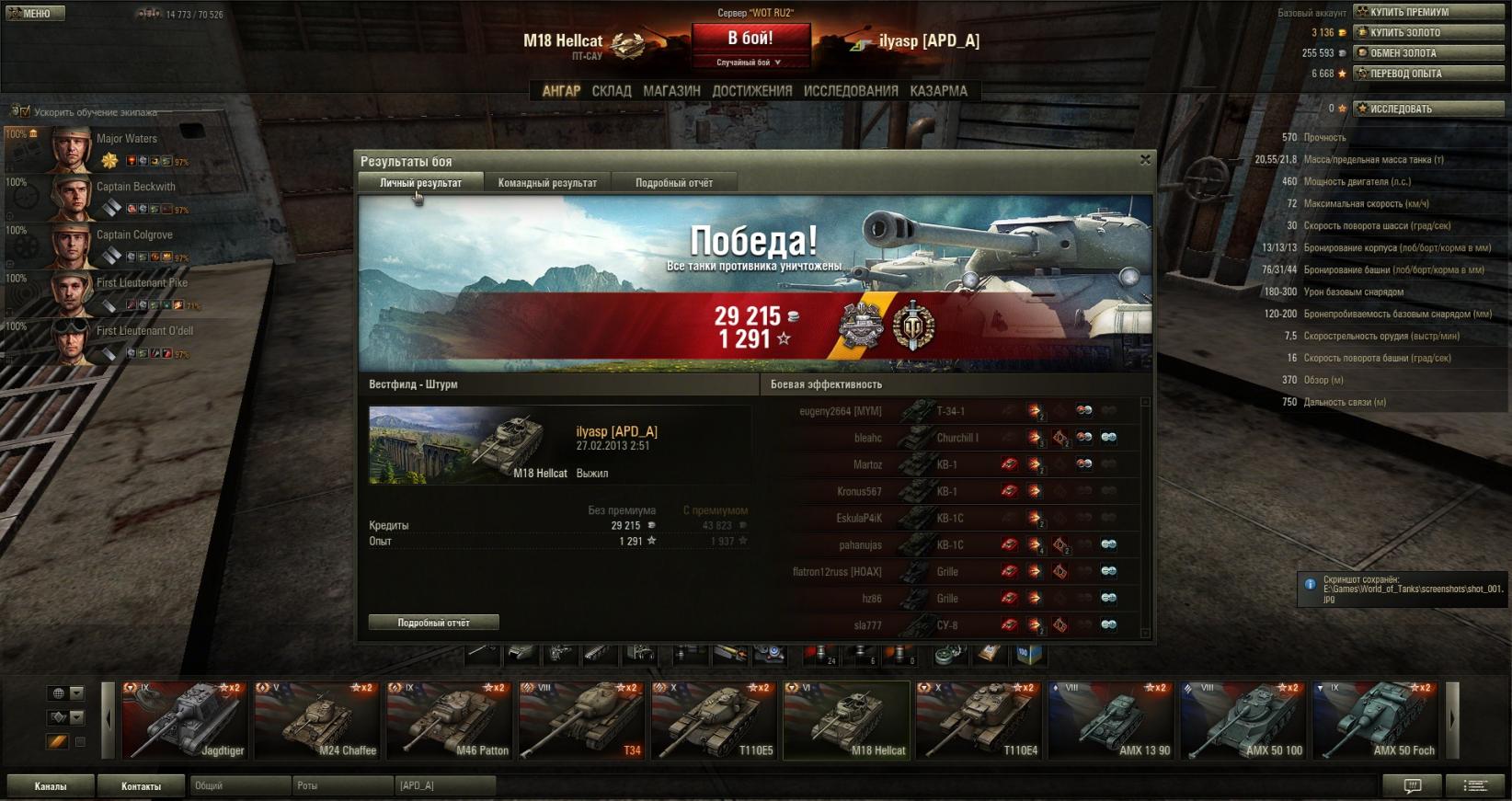Open the ИССЛЕДОВАНИЯ section
This screenshot has height=801, width=1512.
[x=851, y=91]
